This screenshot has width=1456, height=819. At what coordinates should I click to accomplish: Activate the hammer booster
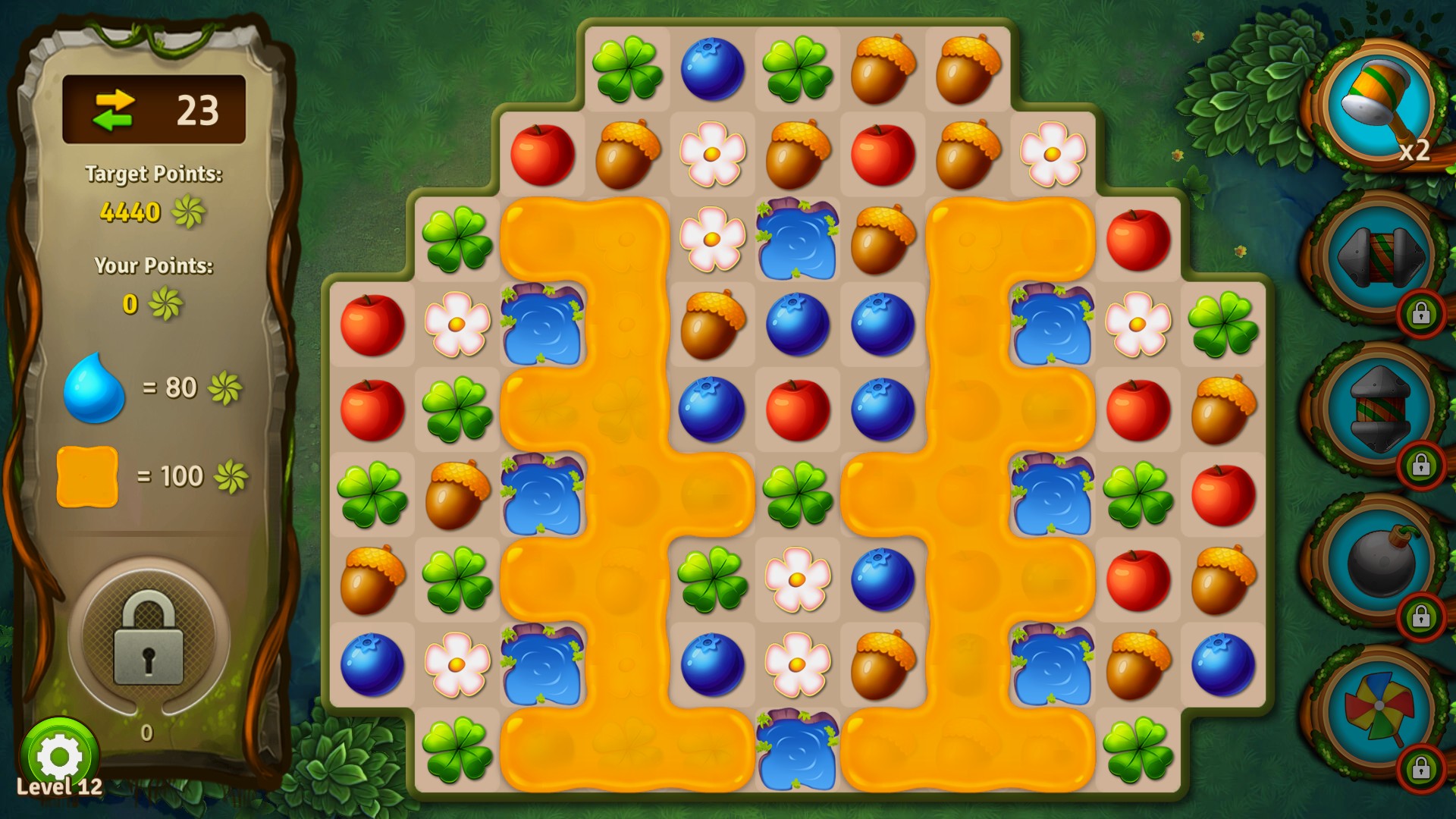[1378, 102]
